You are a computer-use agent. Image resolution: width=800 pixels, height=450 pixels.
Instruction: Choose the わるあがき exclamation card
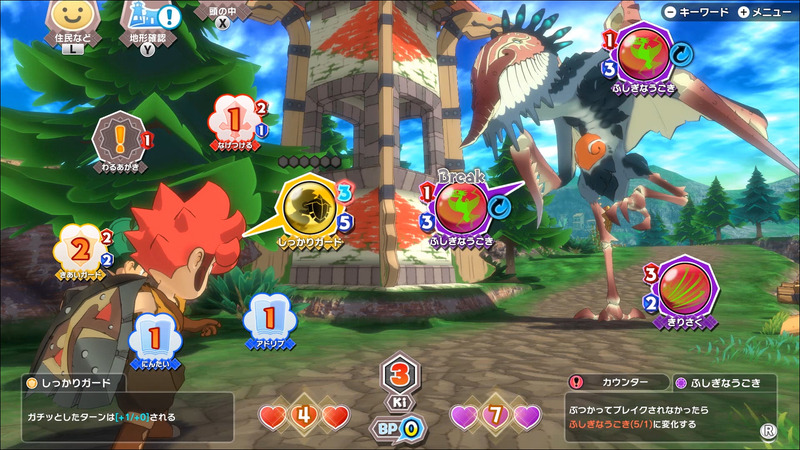click(x=119, y=137)
